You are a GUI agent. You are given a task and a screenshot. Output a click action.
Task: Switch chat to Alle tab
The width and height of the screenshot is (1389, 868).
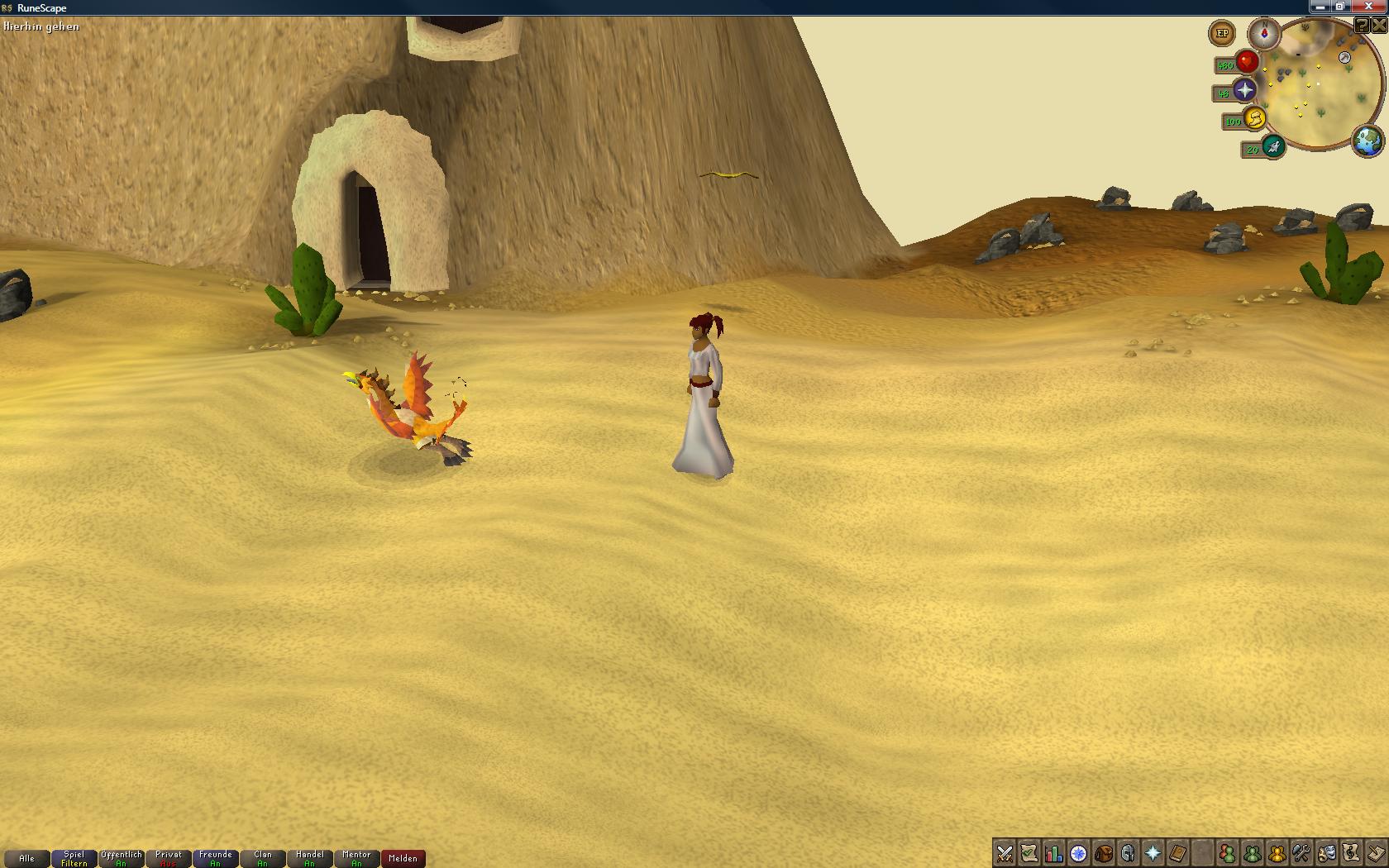tap(26, 859)
